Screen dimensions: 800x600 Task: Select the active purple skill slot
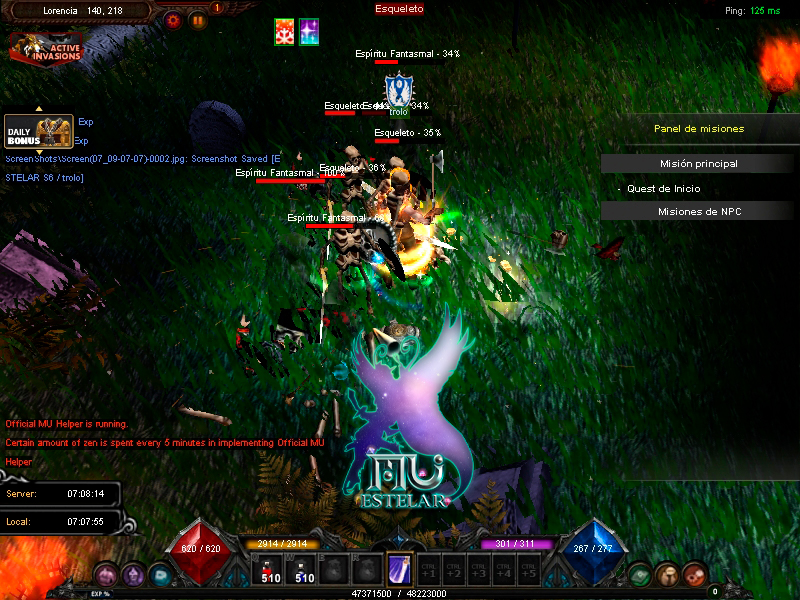(400, 569)
